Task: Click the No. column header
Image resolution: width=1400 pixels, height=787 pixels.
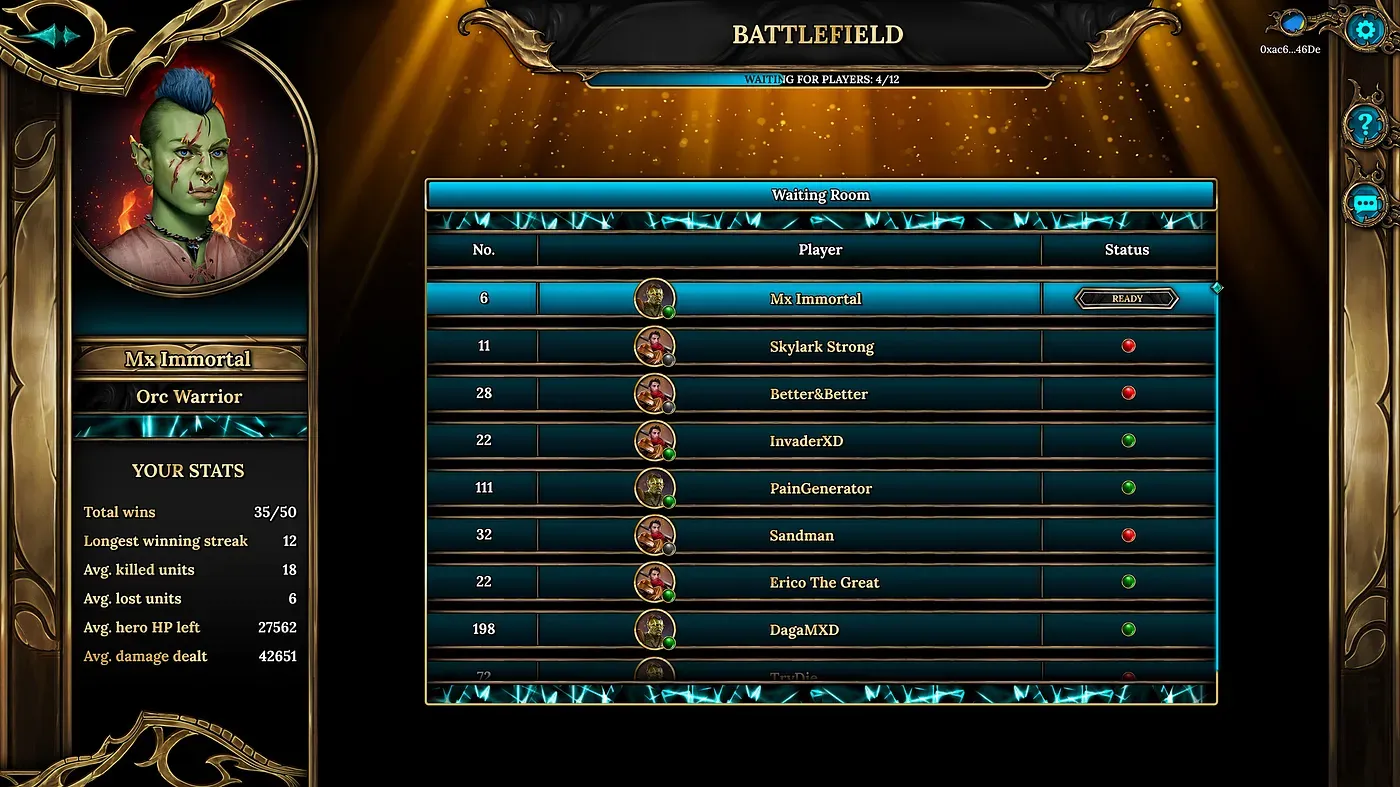Action: tap(484, 250)
